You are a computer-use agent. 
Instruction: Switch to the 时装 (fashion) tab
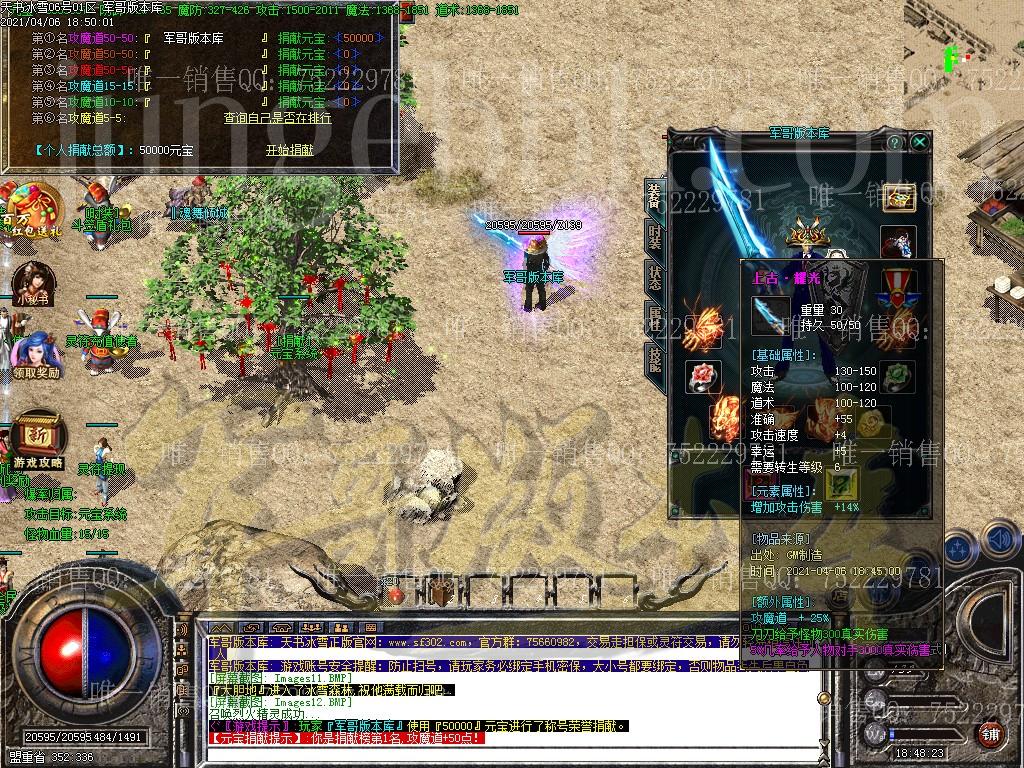pyautogui.click(x=655, y=237)
